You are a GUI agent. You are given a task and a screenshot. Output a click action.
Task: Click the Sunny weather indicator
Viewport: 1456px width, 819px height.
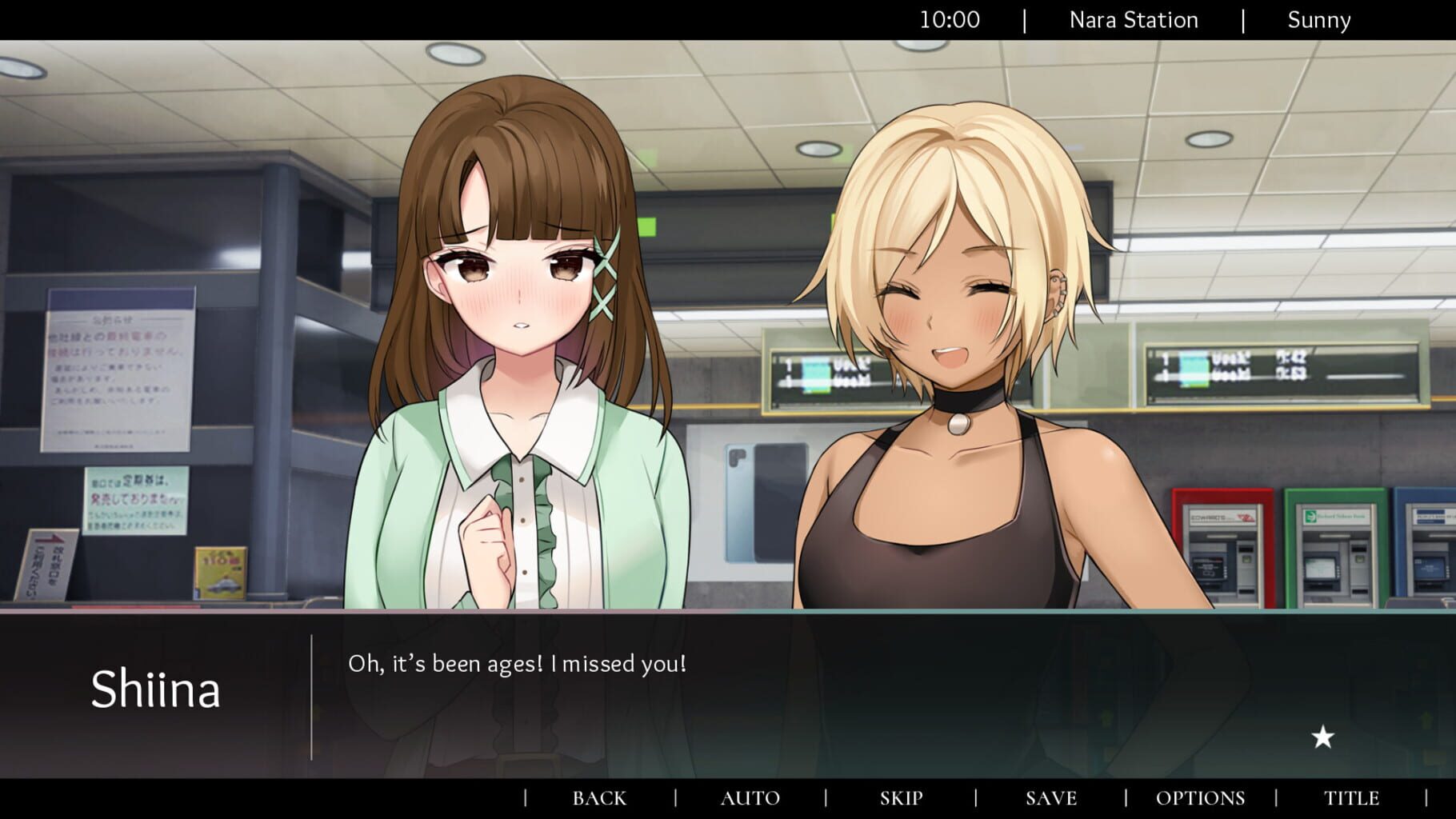[x=1318, y=20]
